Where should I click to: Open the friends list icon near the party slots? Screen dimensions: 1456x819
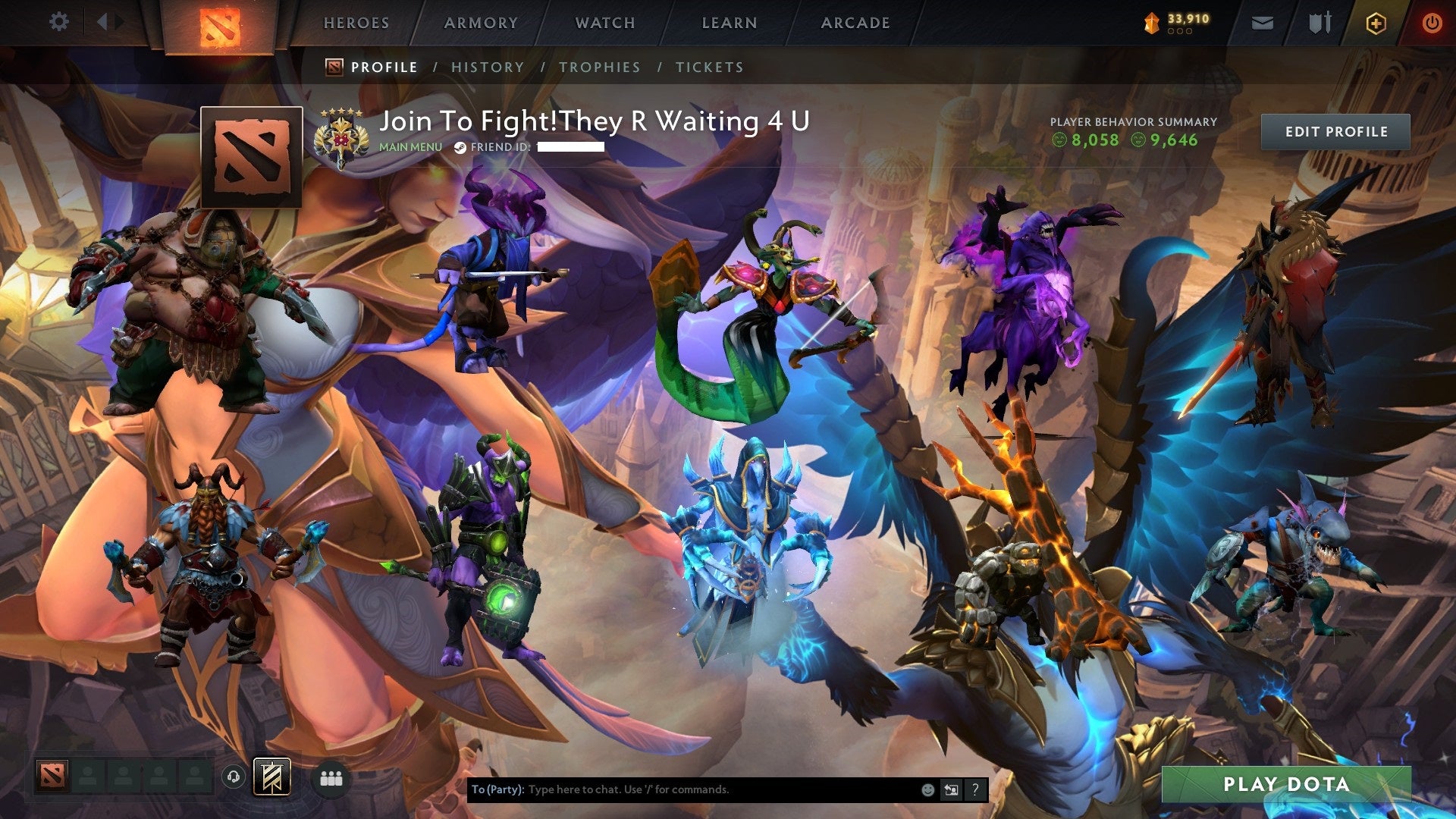click(x=331, y=778)
